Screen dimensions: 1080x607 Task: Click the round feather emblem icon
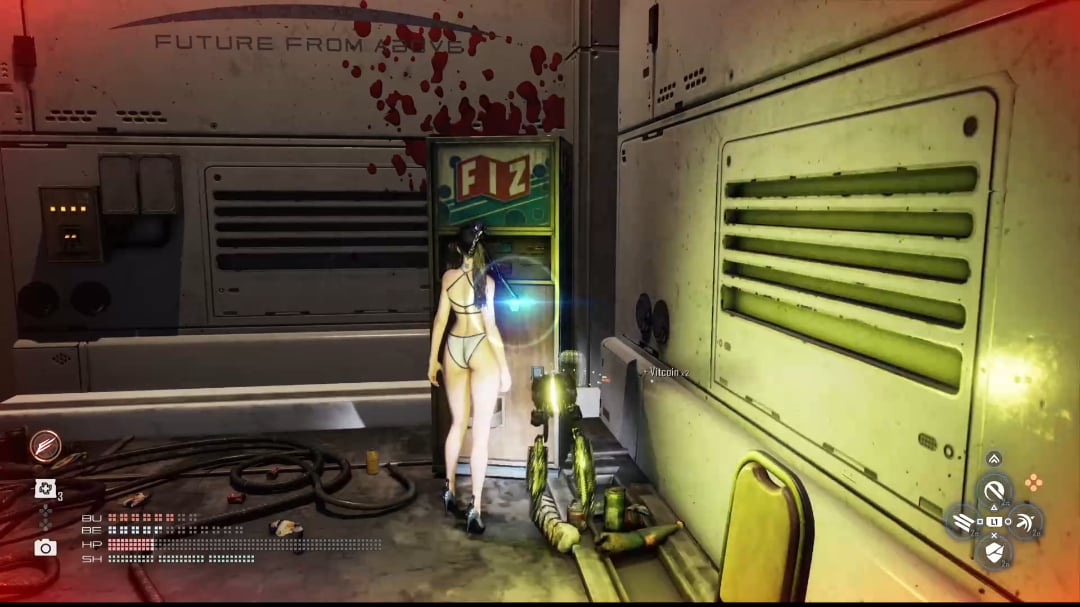45,445
